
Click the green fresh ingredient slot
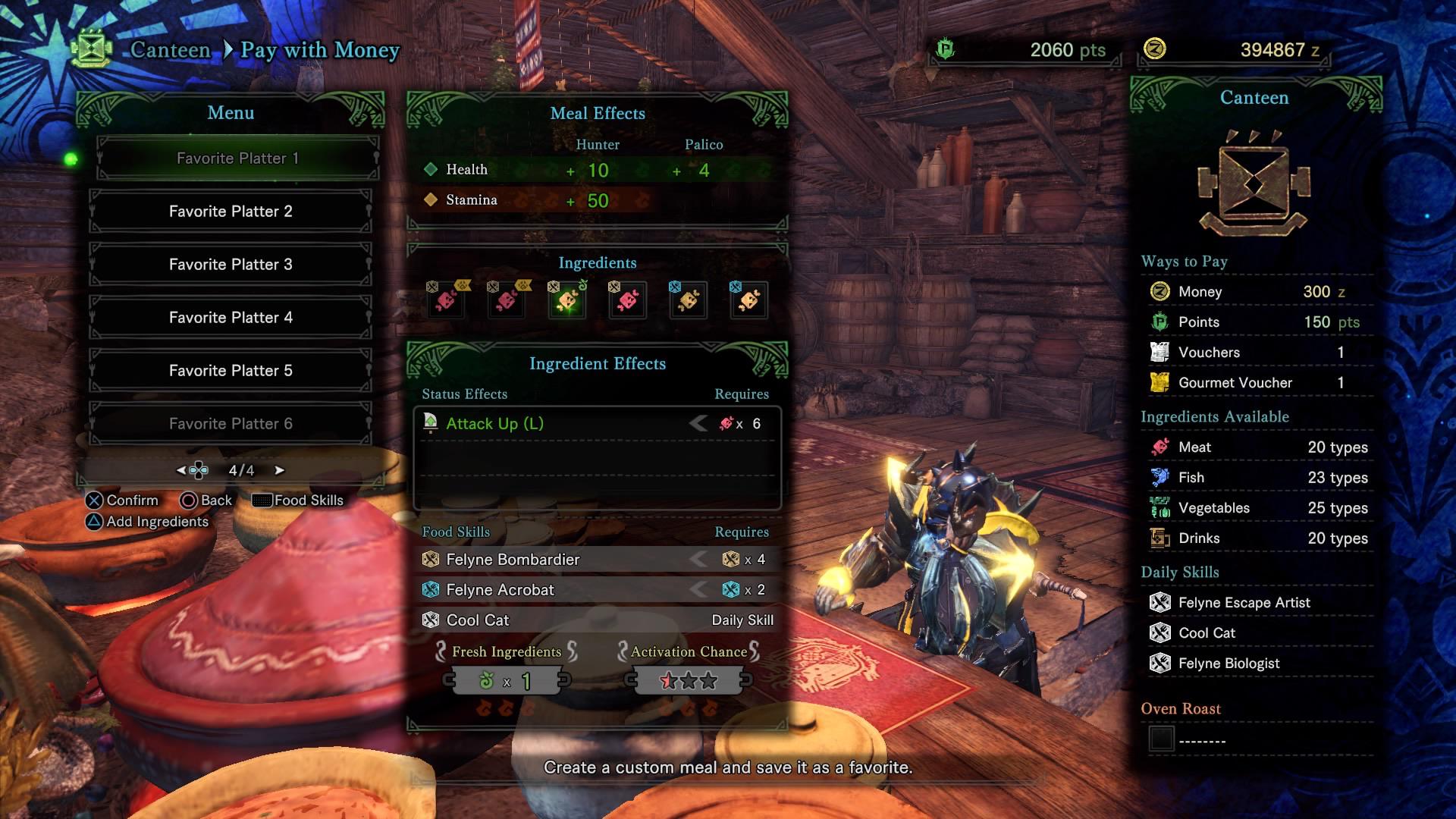pos(567,301)
